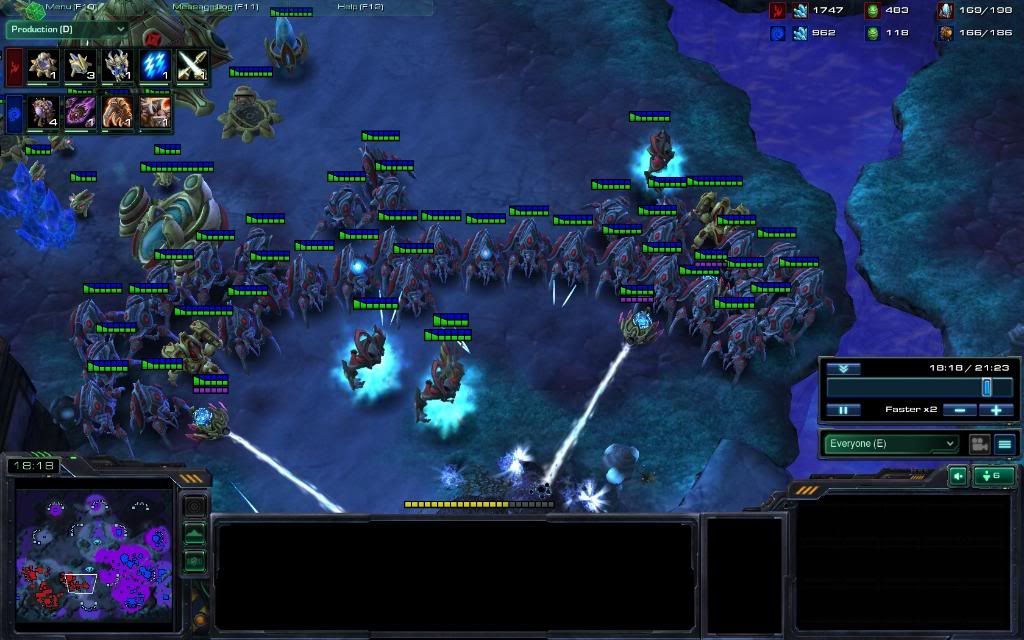Click the green speaker sound button
Image resolution: width=1024 pixels, height=640 pixels.
(958, 476)
